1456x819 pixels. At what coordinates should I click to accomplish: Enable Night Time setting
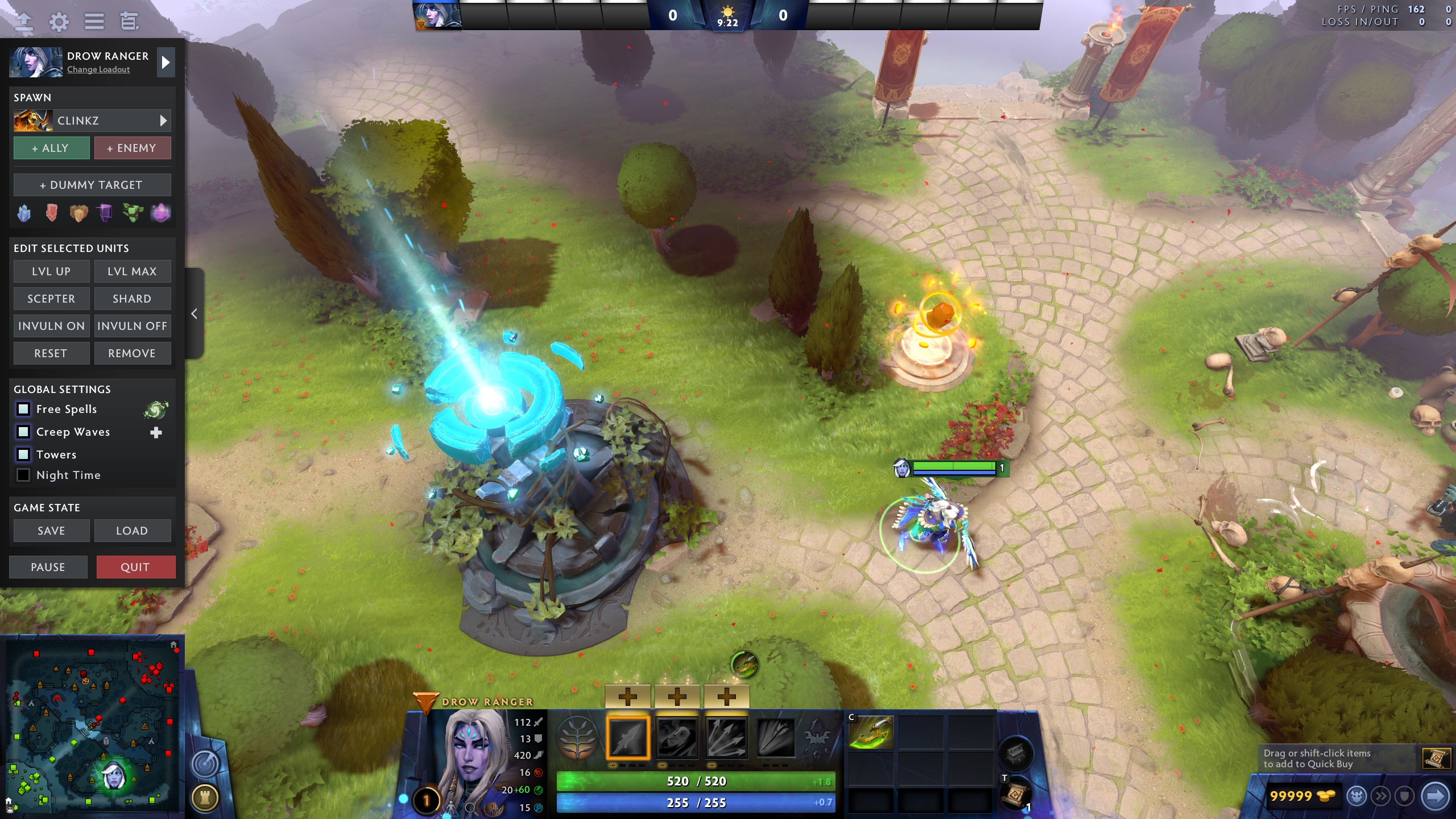click(x=23, y=475)
